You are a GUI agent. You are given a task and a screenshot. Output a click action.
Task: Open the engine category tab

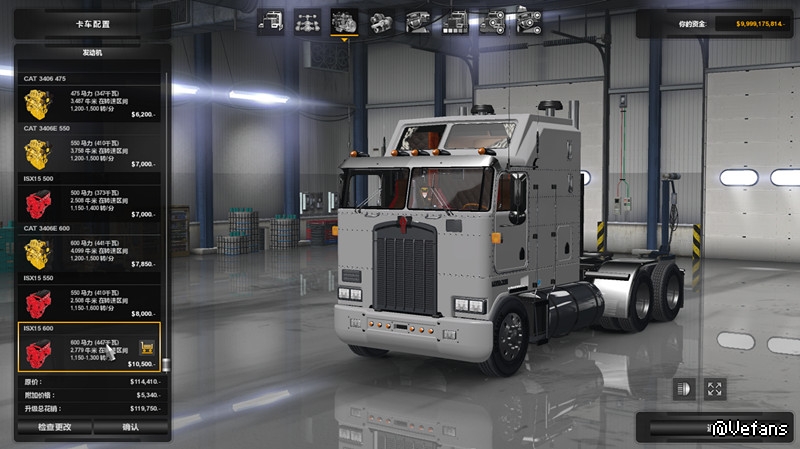point(343,21)
